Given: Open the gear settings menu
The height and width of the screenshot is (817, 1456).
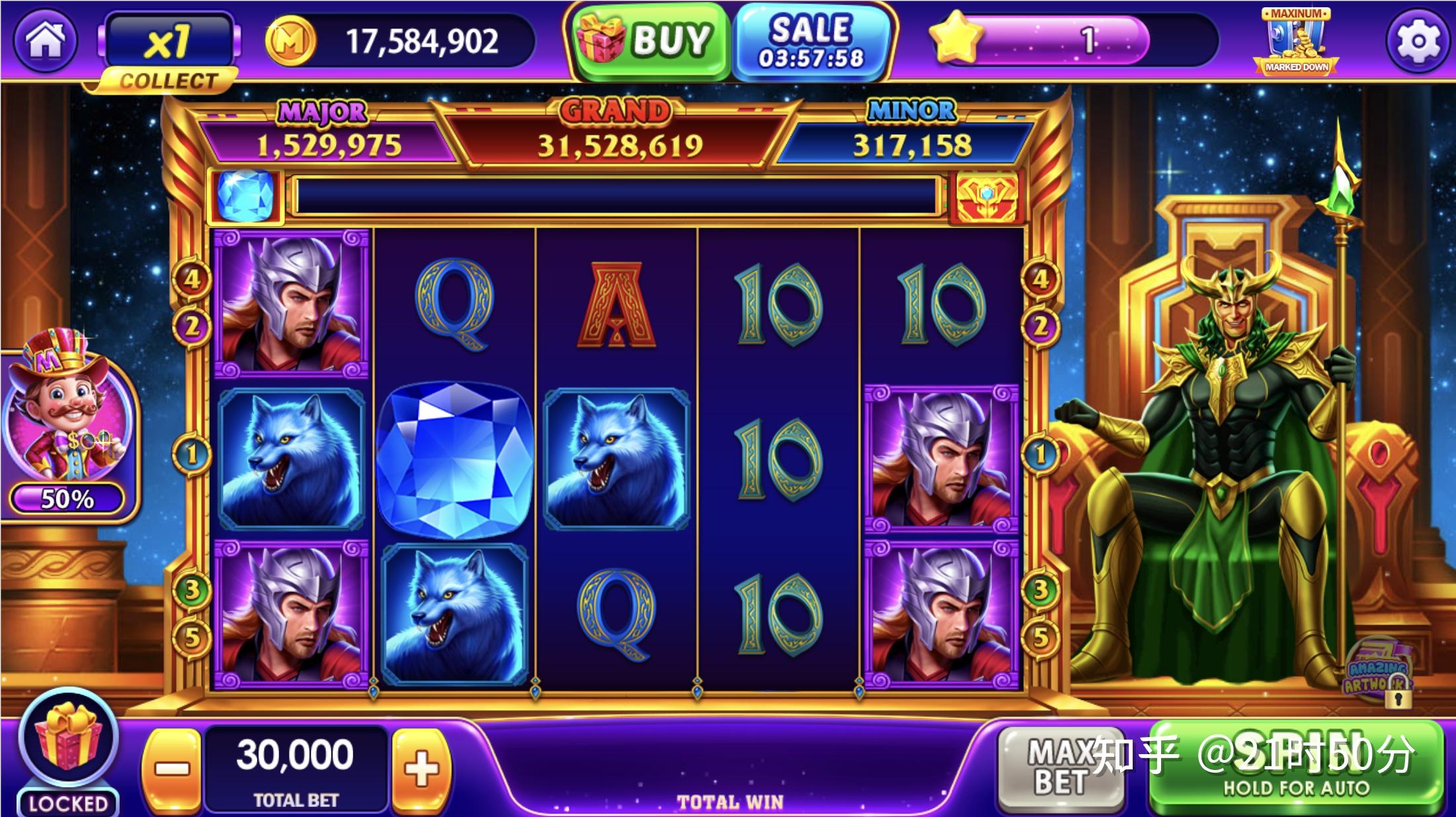Looking at the screenshot, I should (x=1418, y=41).
